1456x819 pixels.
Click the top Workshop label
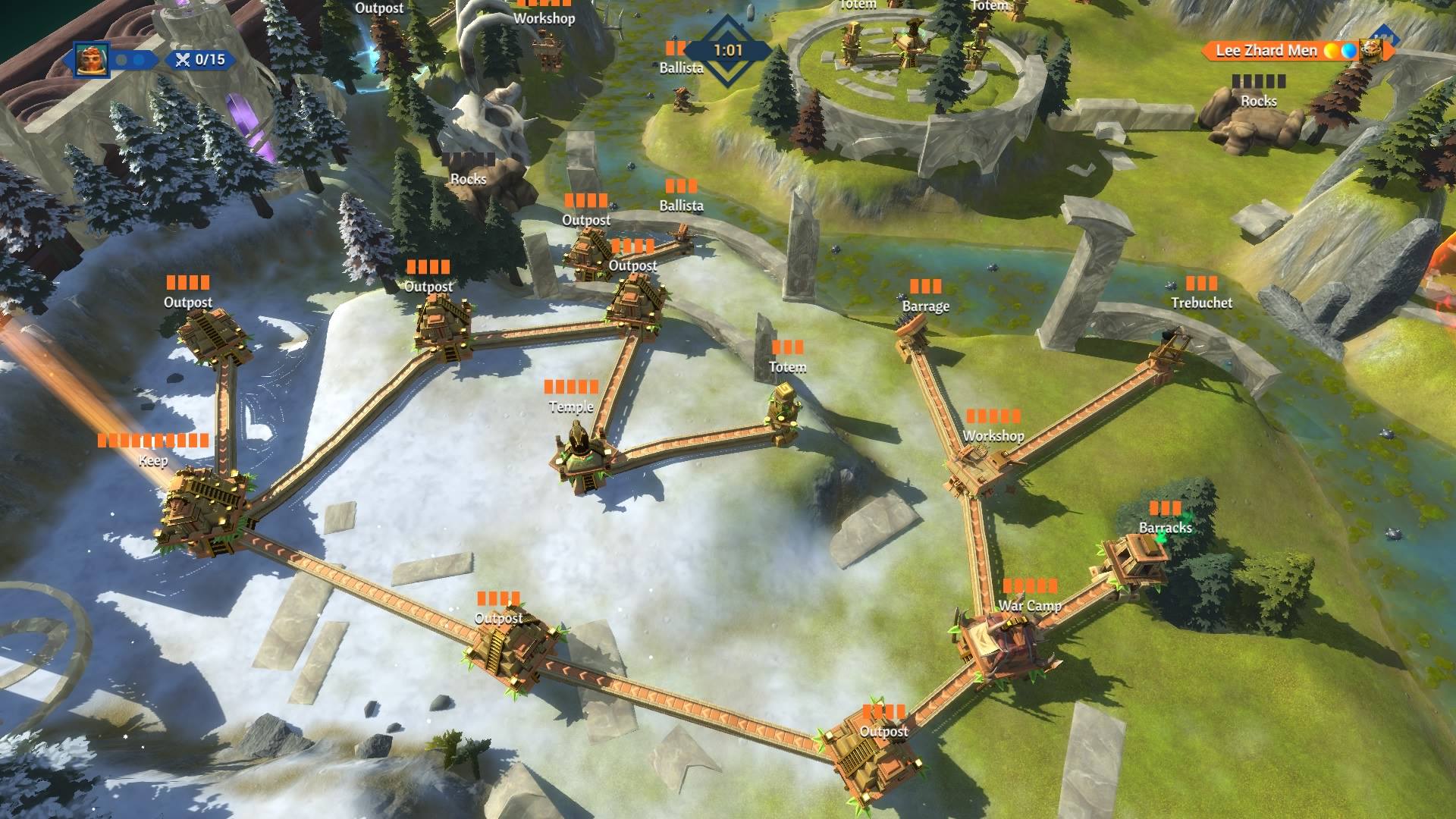[x=546, y=19]
